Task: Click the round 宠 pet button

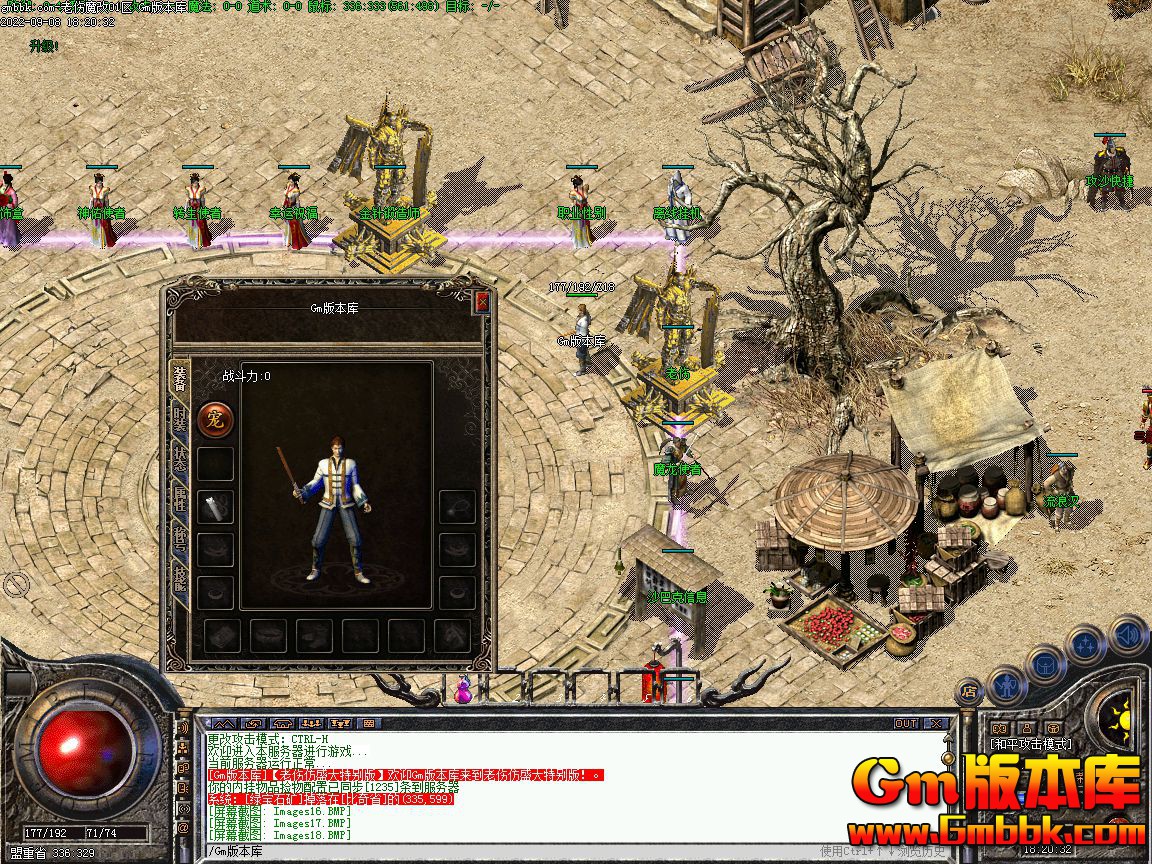Action: (215, 419)
